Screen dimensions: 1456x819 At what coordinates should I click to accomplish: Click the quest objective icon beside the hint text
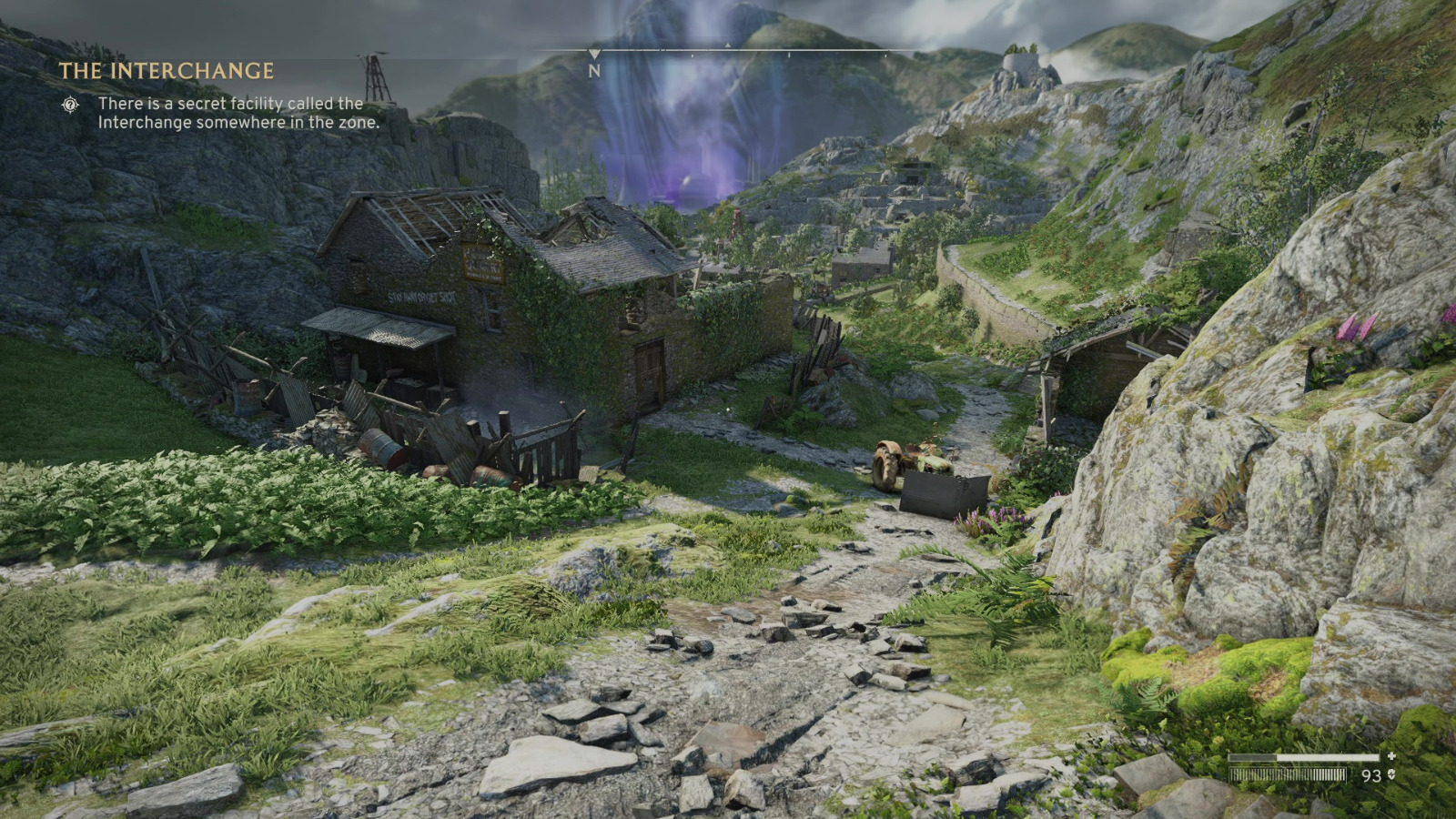70,105
